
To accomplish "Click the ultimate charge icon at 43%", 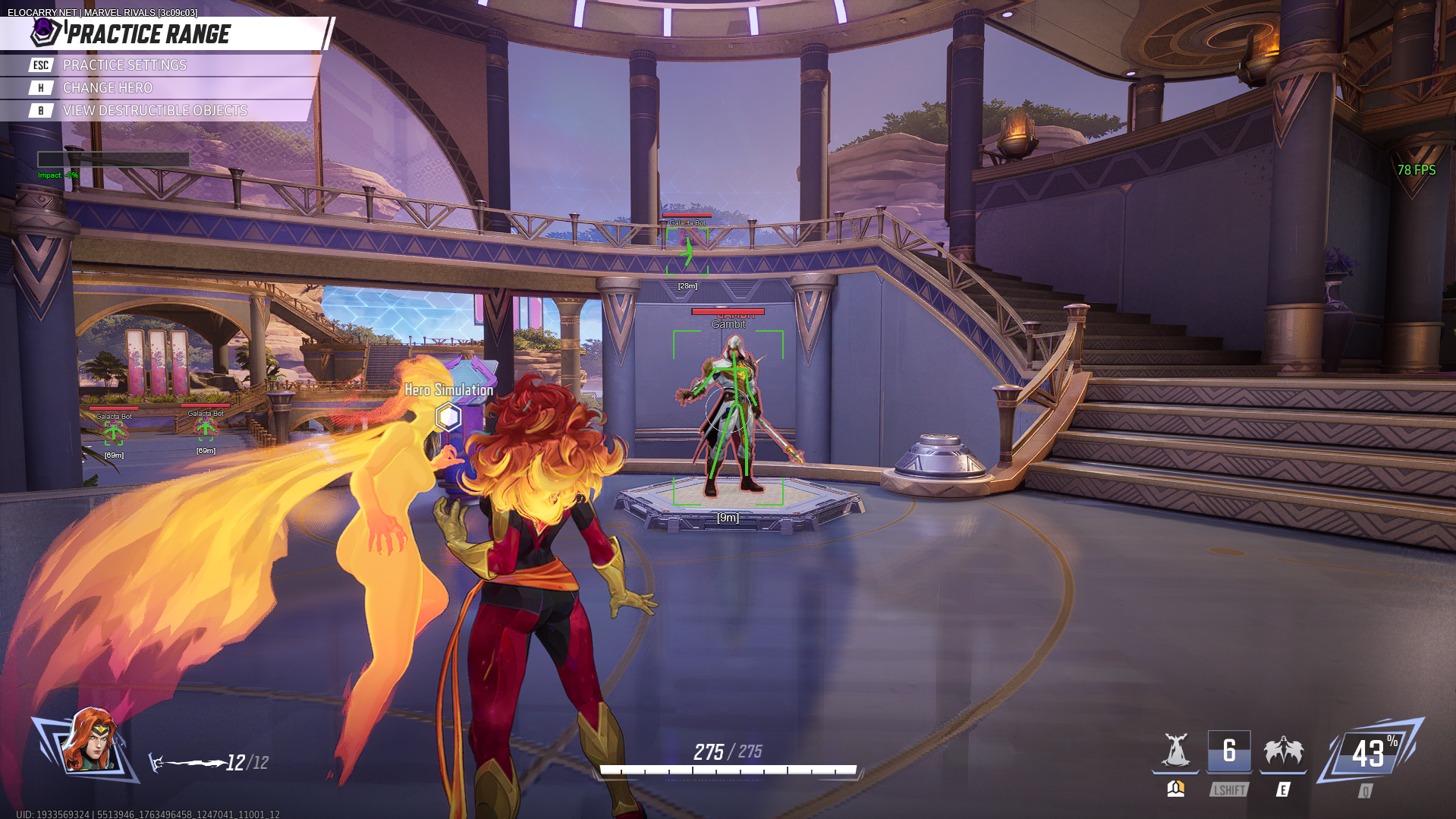I will pyautogui.click(x=1370, y=754).
